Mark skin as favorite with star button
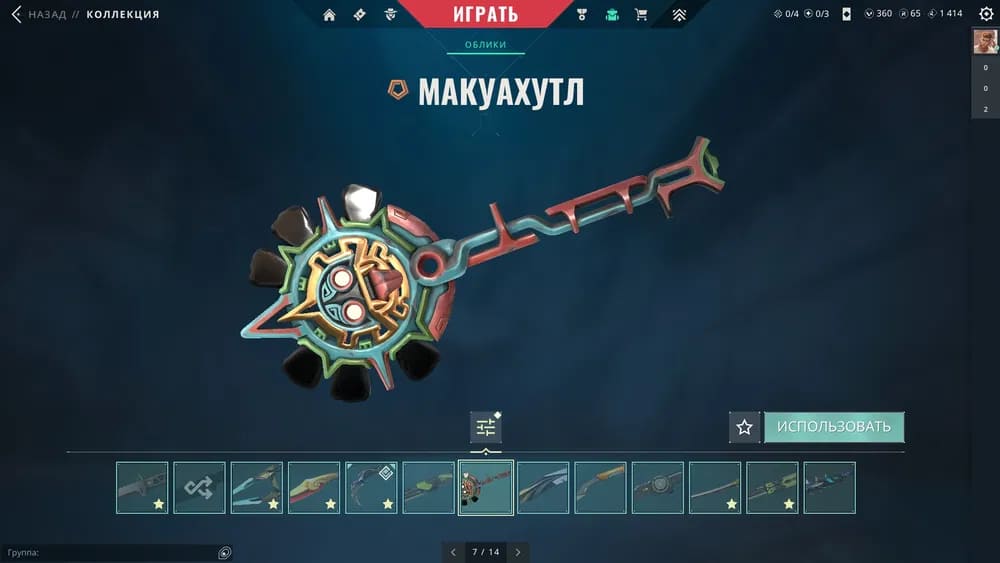Image resolution: width=1000 pixels, height=563 pixels. (744, 427)
